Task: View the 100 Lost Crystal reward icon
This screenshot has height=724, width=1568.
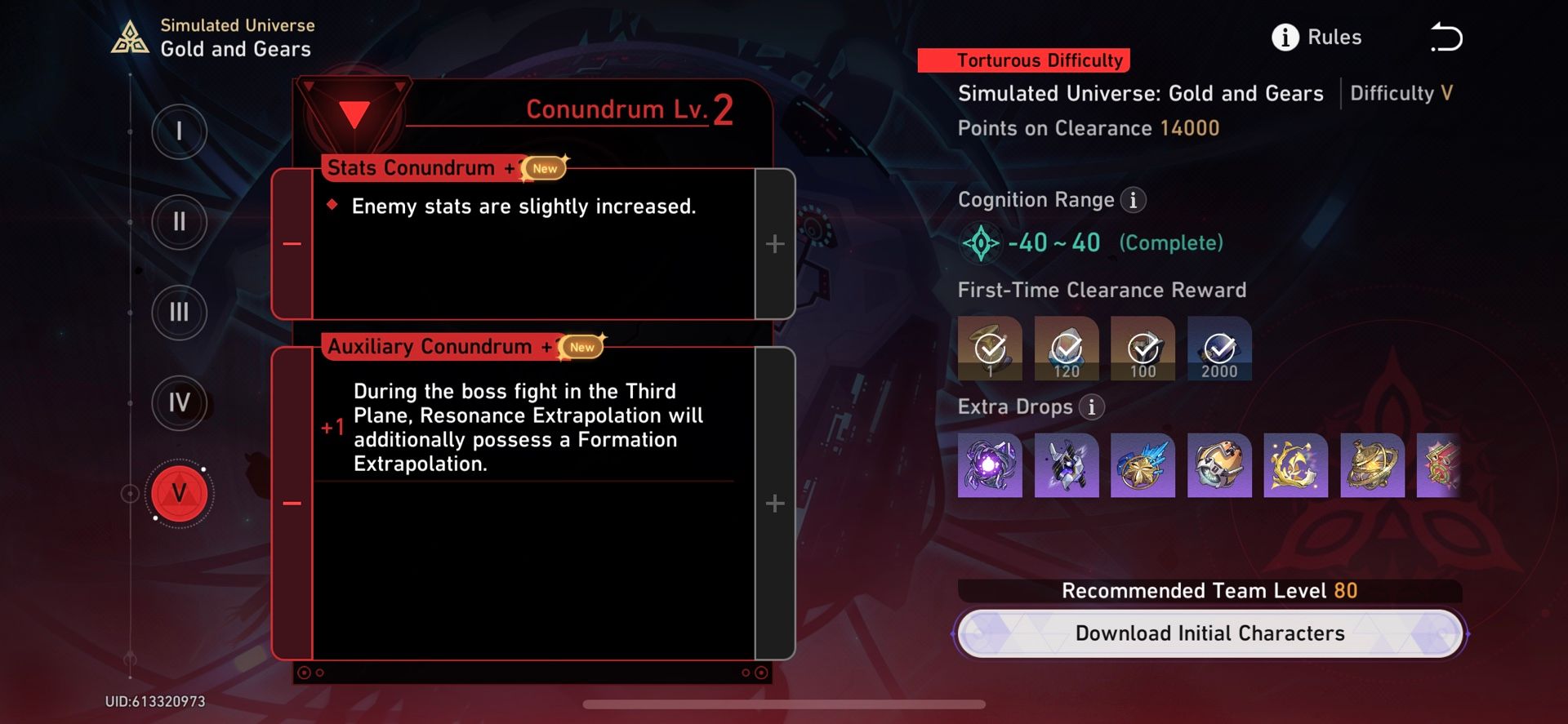Action: 1143,349
